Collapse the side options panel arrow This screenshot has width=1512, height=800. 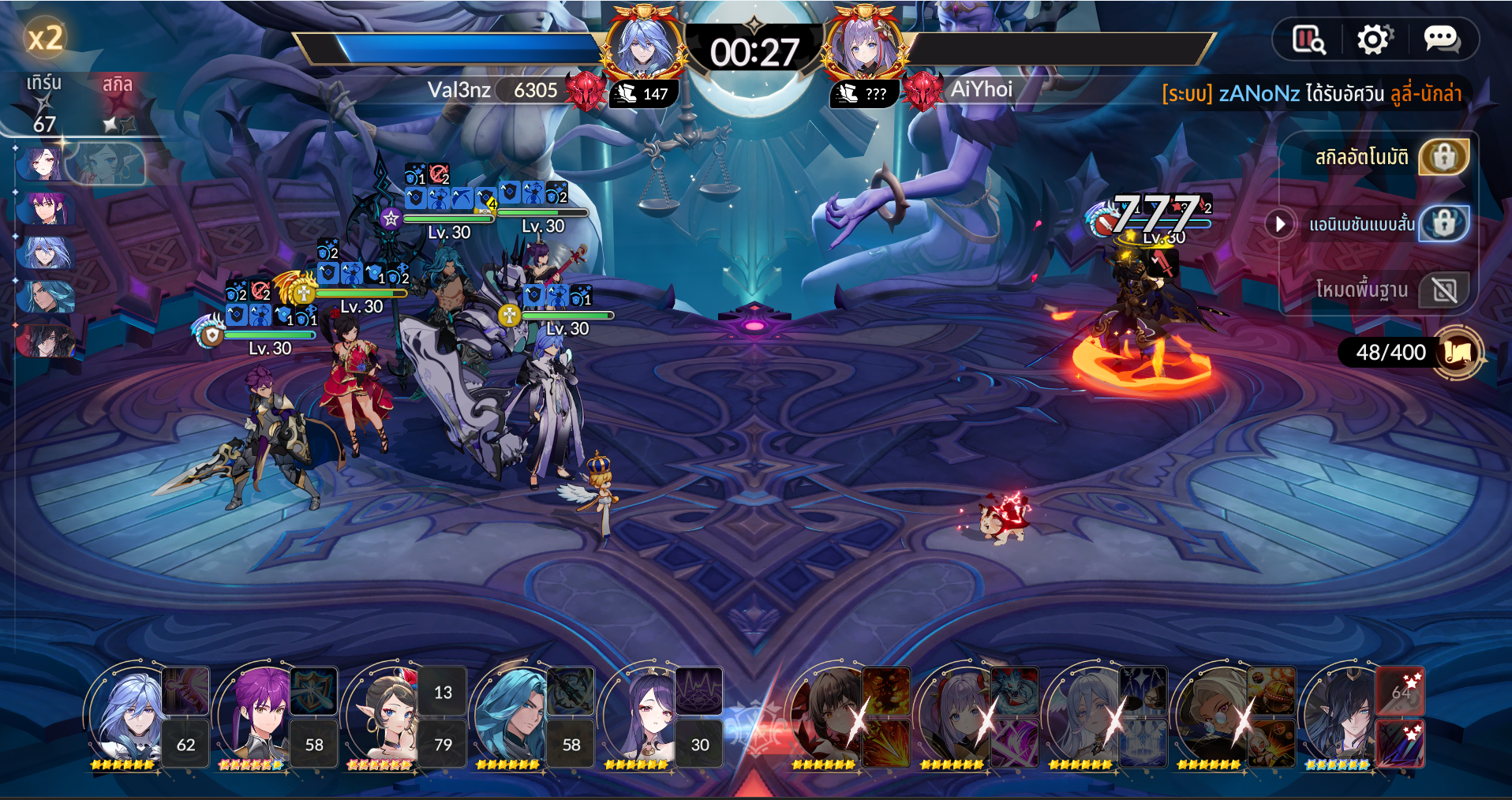pyautogui.click(x=1279, y=224)
